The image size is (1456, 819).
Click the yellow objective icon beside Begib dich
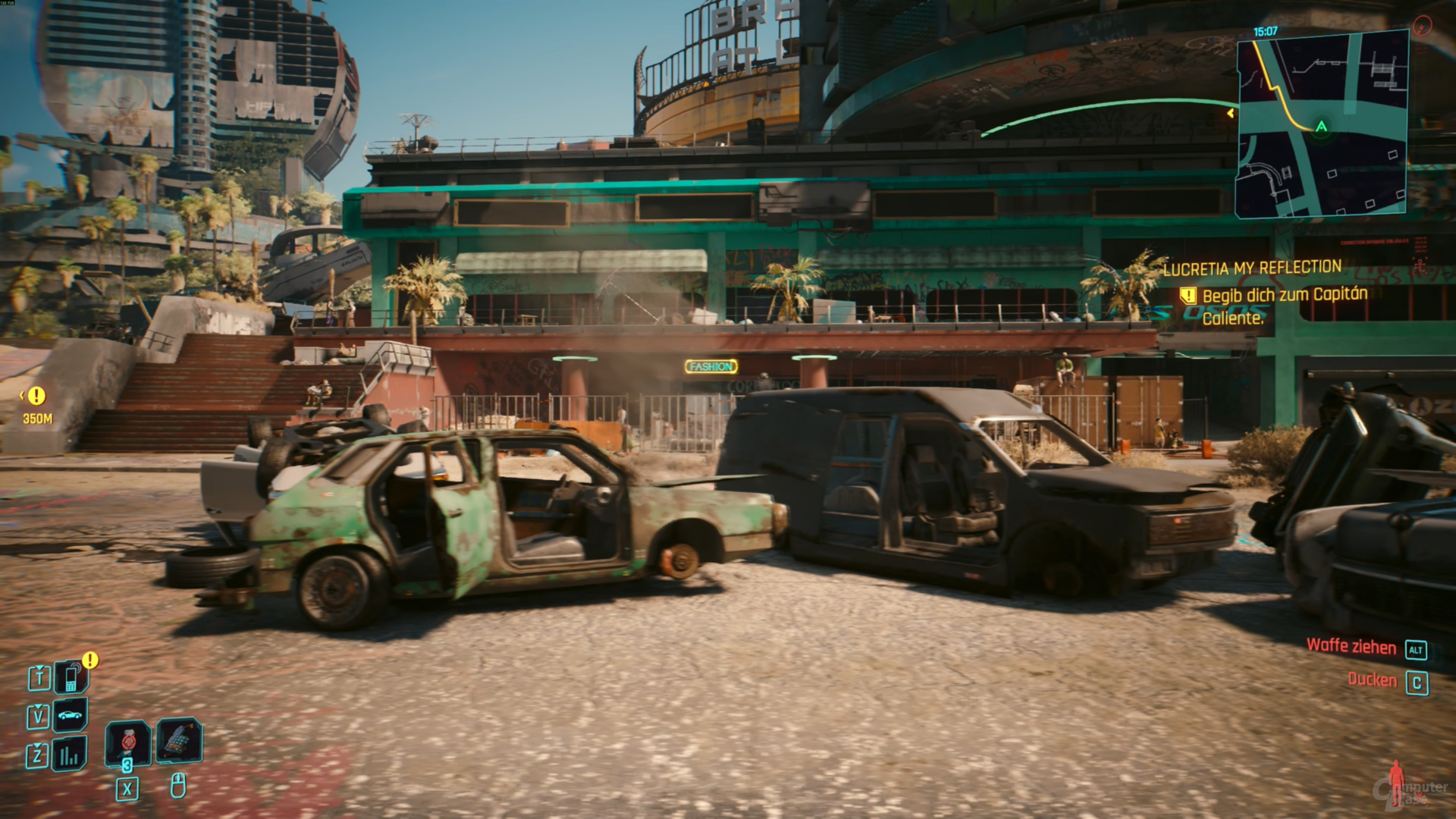pos(1188,295)
